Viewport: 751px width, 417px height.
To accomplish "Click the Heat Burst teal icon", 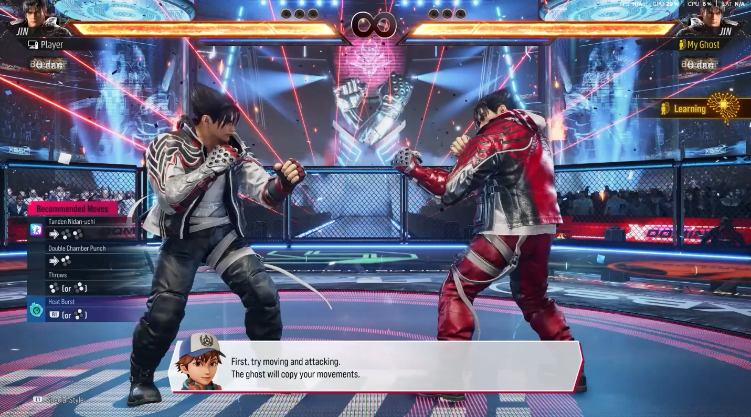I will 36,310.
